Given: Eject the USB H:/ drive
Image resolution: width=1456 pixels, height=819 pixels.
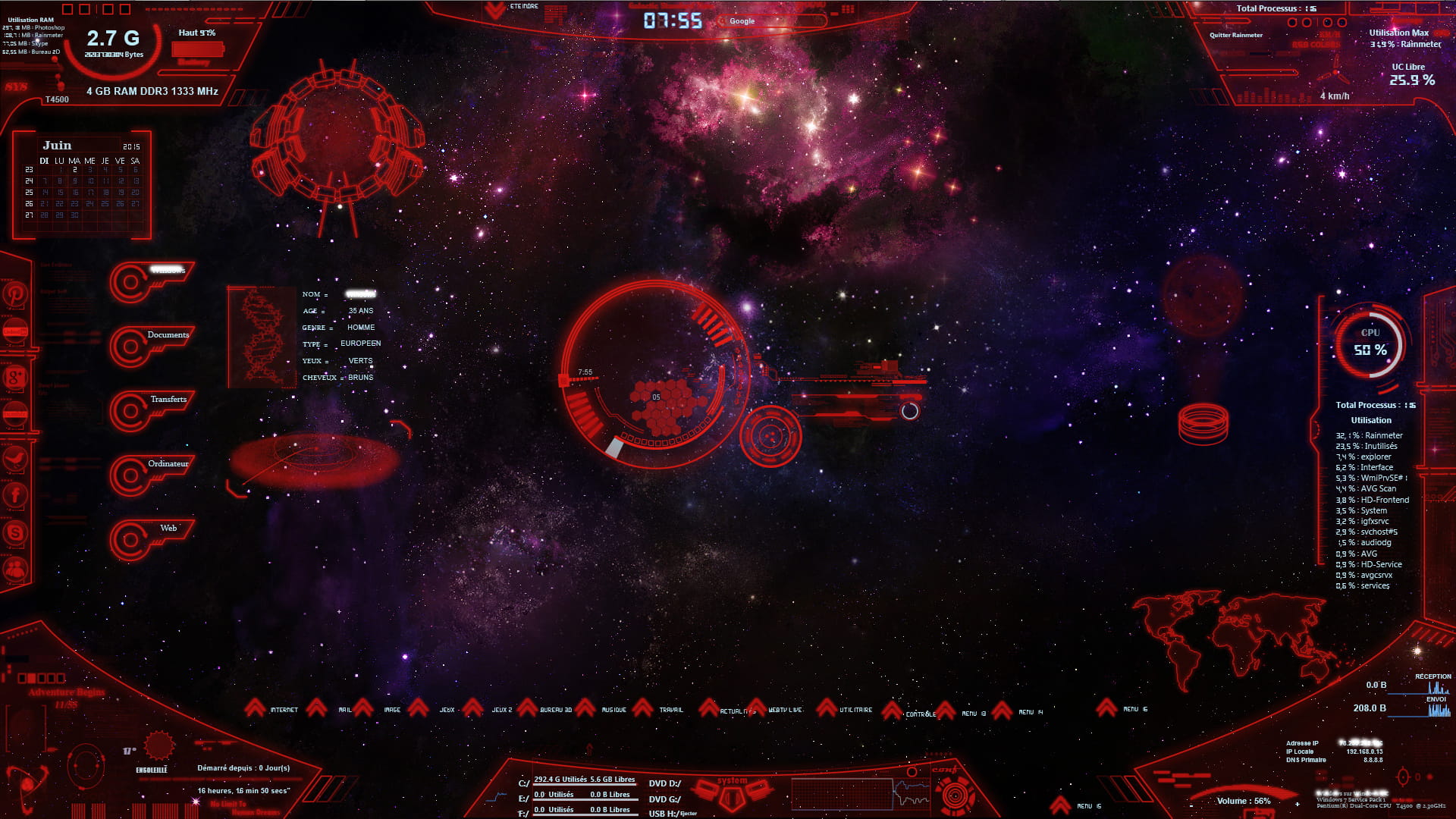Looking at the screenshot, I should (x=689, y=814).
